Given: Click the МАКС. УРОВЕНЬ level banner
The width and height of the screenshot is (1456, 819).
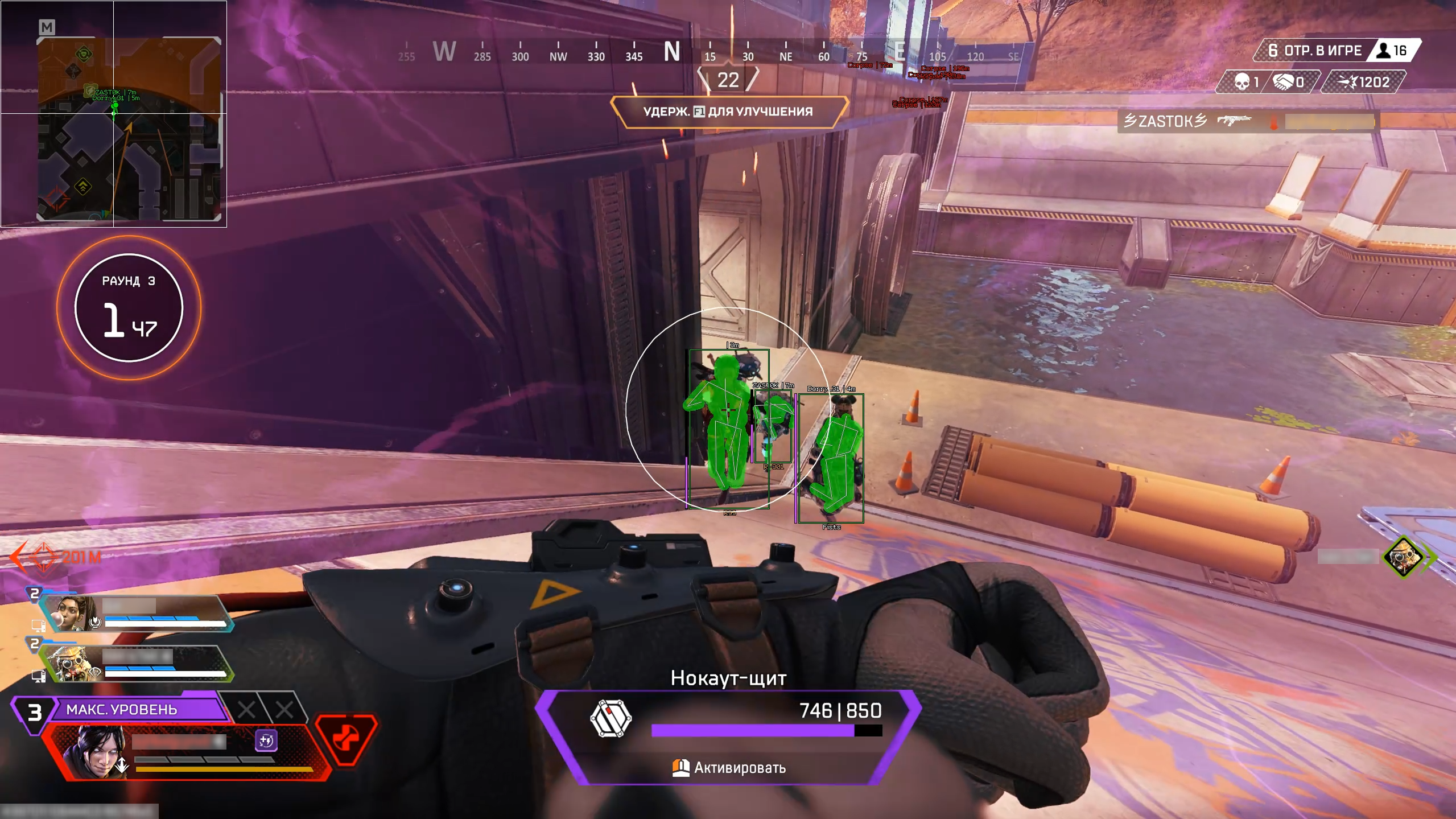Looking at the screenshot, I should pos(138,709).
